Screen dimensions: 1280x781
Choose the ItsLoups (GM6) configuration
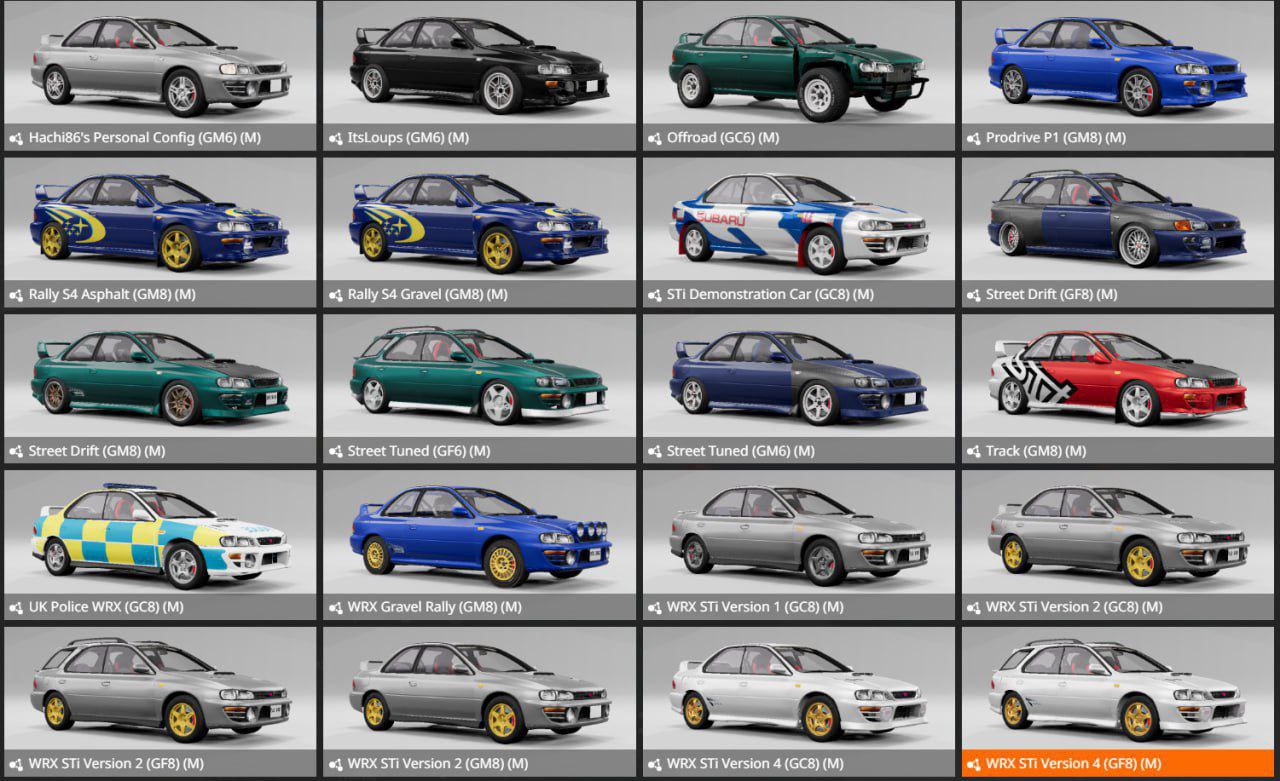point(479,75)
